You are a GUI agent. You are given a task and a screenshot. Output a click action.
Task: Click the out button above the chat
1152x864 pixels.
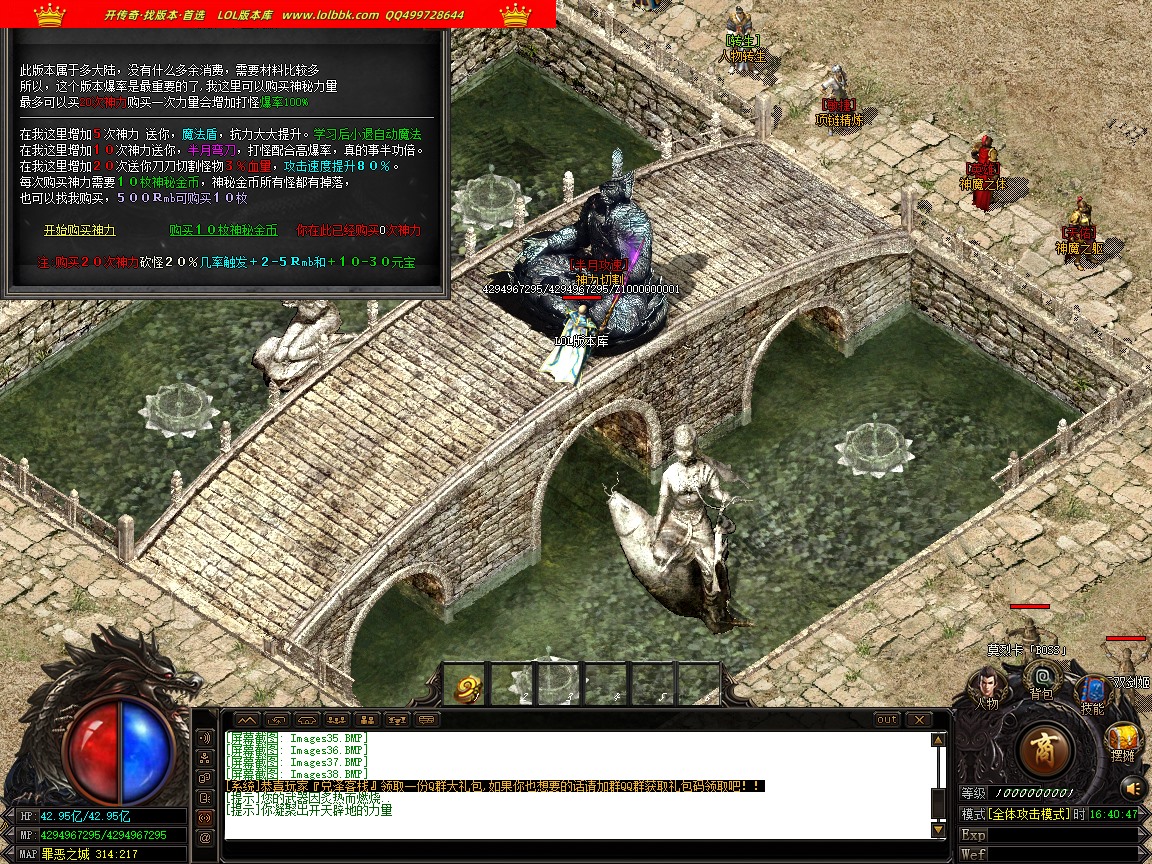click(886, 720)
